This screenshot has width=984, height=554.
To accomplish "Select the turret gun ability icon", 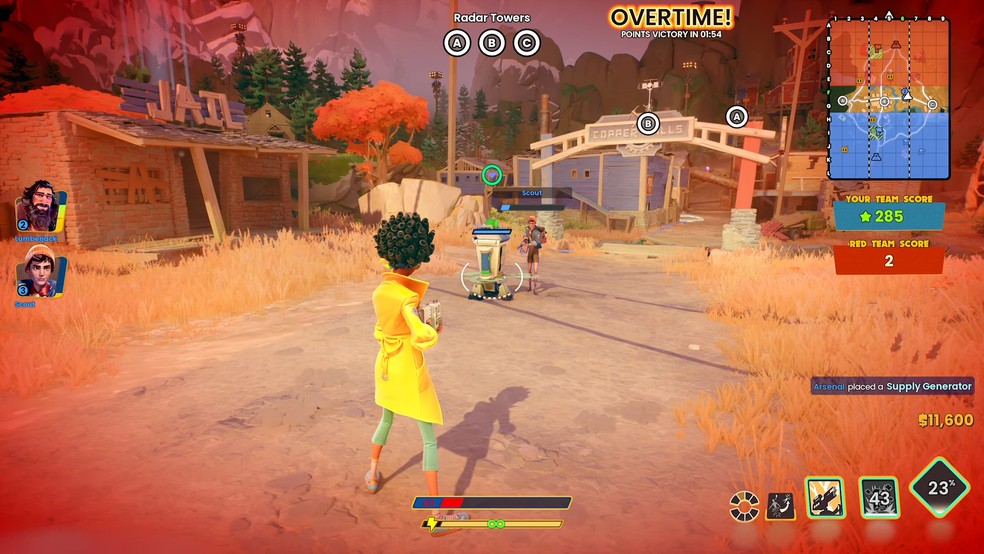I will (825, 497).
